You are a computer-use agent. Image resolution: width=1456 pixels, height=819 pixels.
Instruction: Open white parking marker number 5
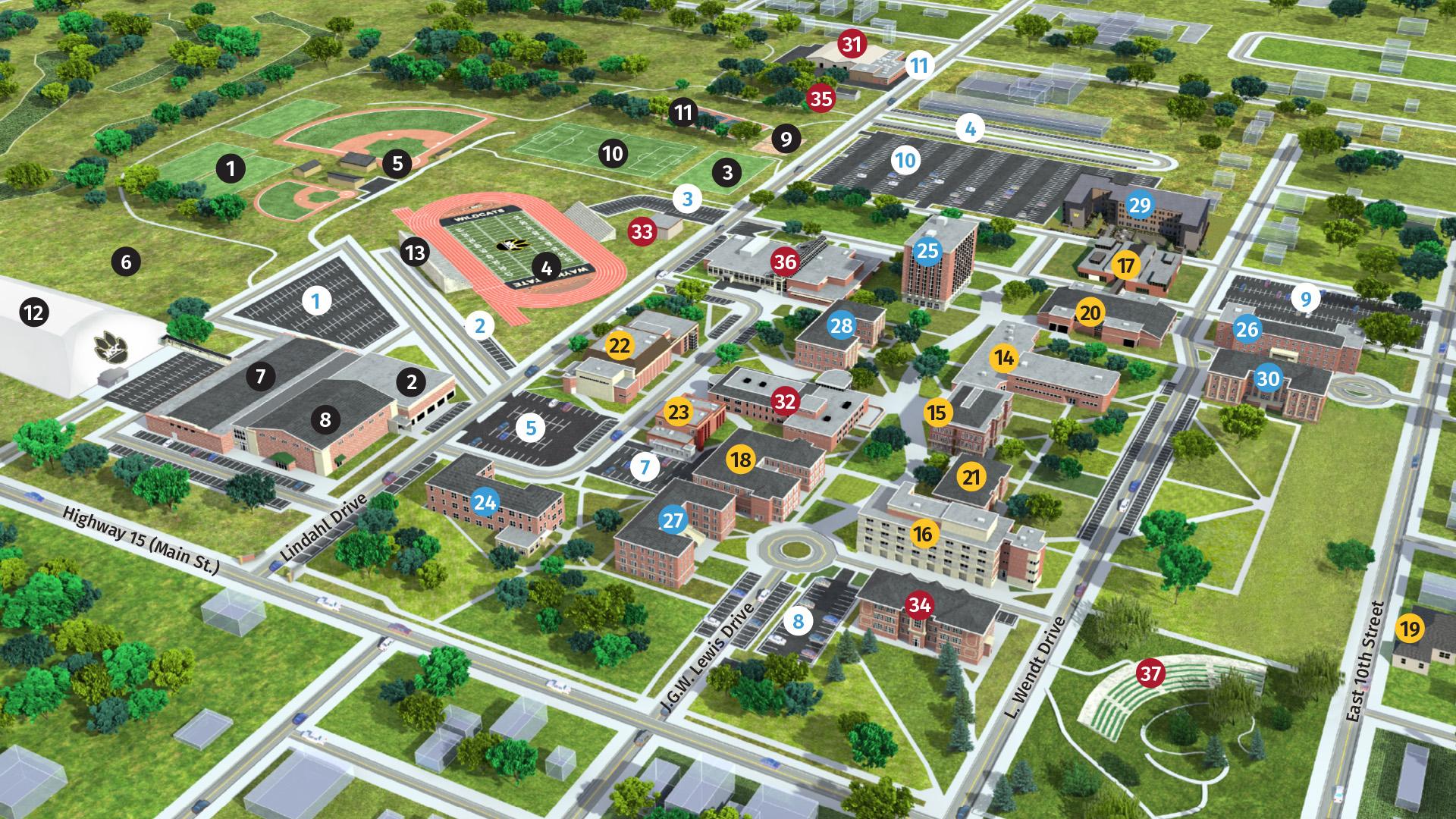click(x=531, y=428)
